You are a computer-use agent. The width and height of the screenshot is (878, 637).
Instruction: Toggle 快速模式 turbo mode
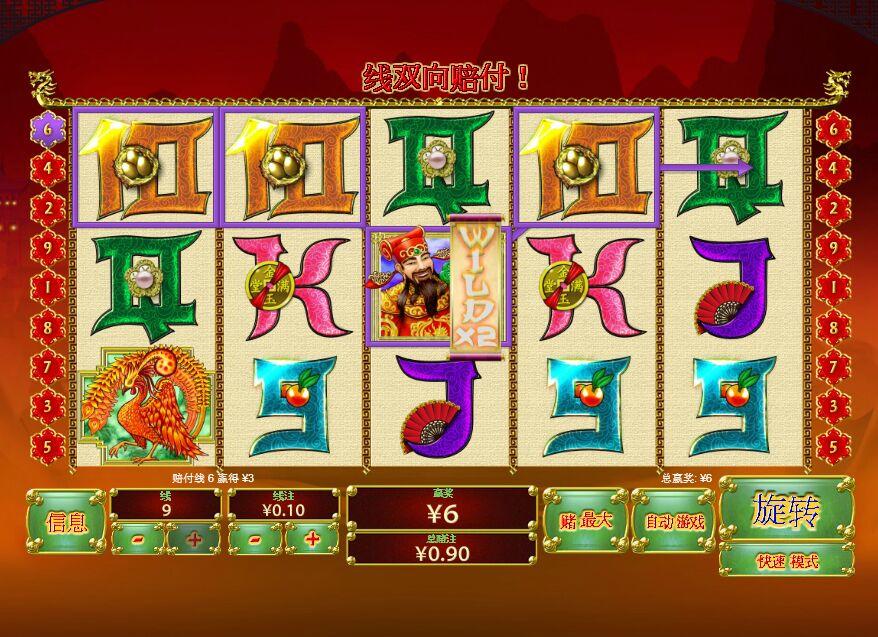(x=786, y=561)
